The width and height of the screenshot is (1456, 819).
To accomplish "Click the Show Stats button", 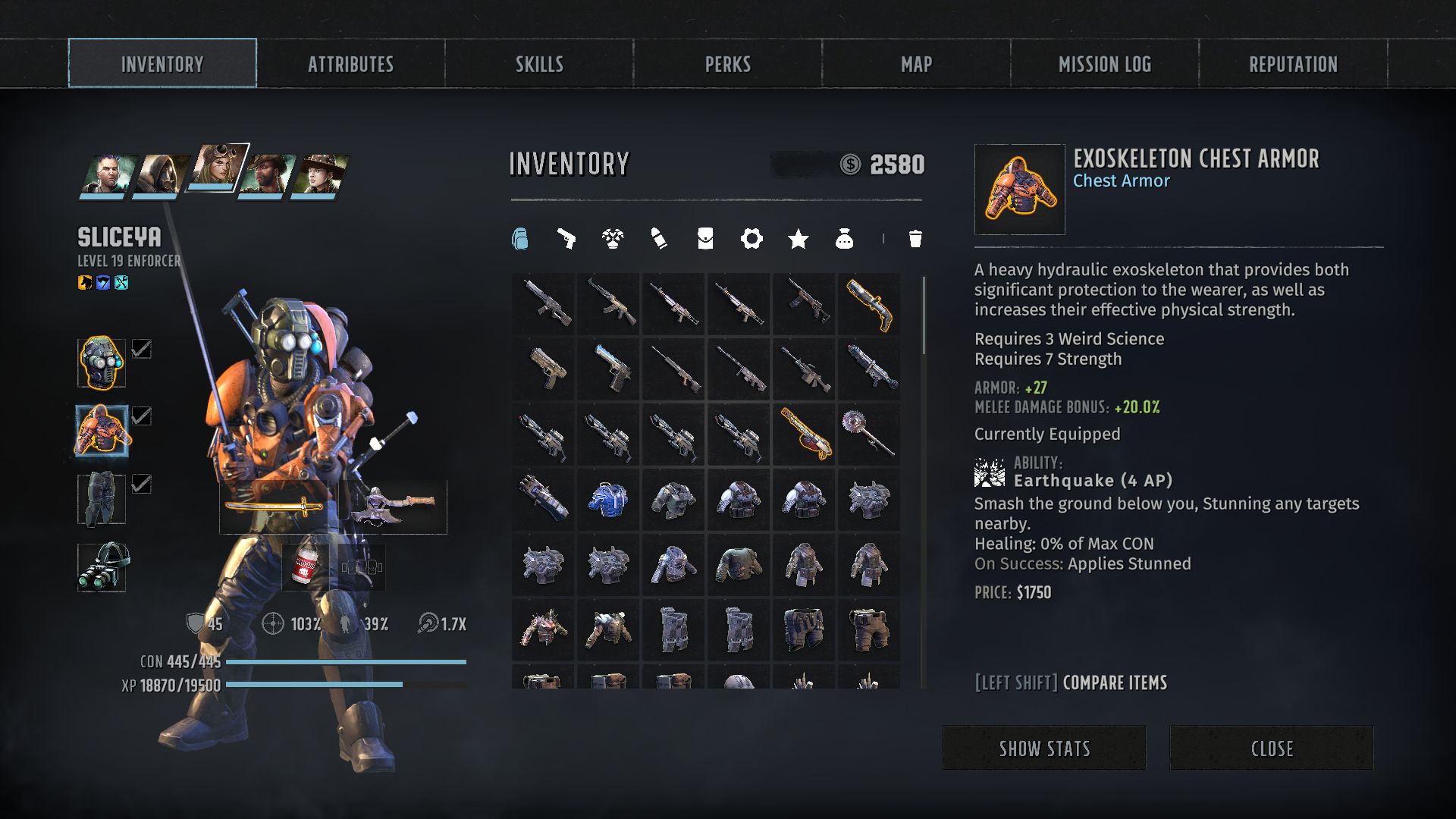I will tap(1044, 748).
